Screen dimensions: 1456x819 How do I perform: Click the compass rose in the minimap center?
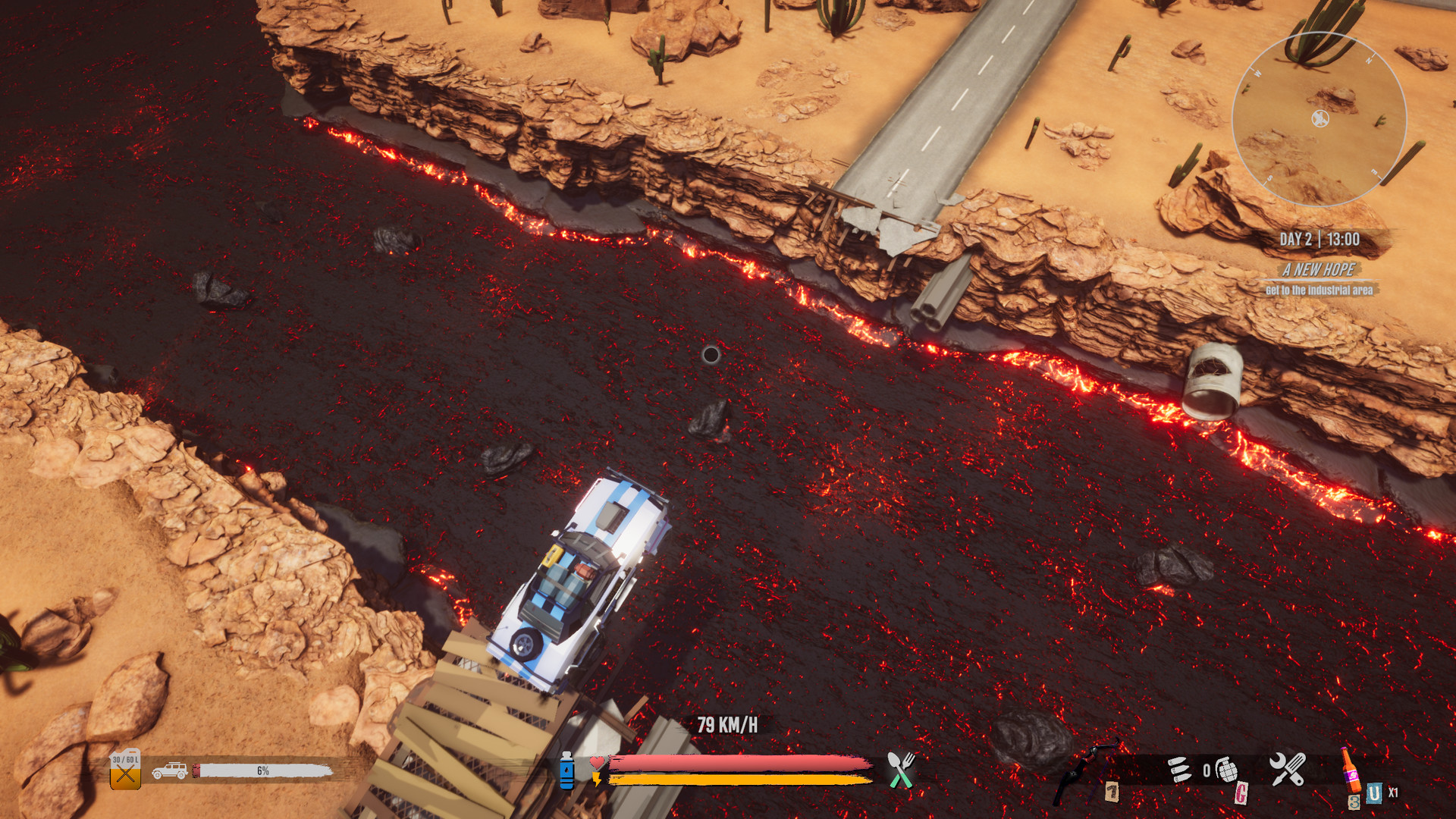pyautogui.click(x=1319, y=118)
